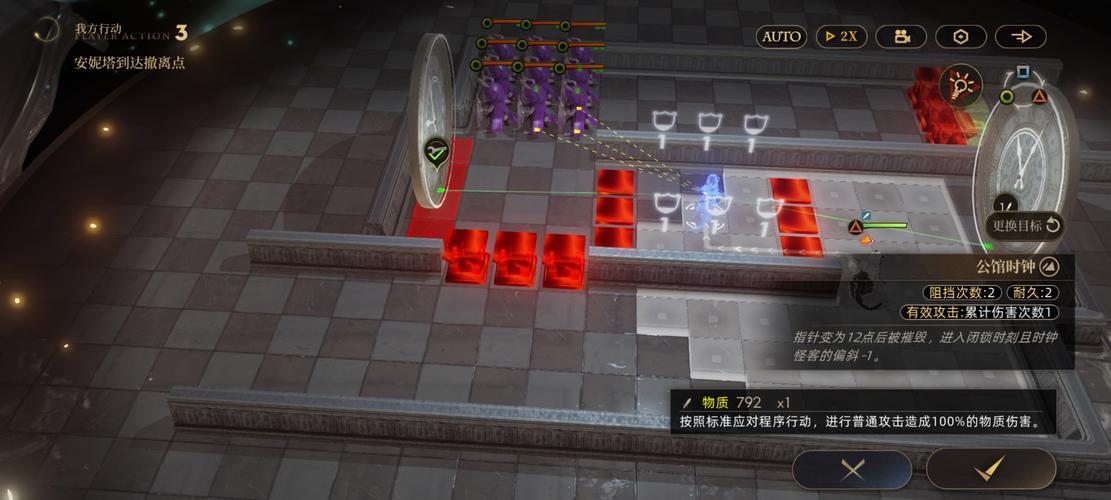Viewport: 1111px width, 500px height.
Task: Open the hexagon settings button
Action: tap(961, 37)
